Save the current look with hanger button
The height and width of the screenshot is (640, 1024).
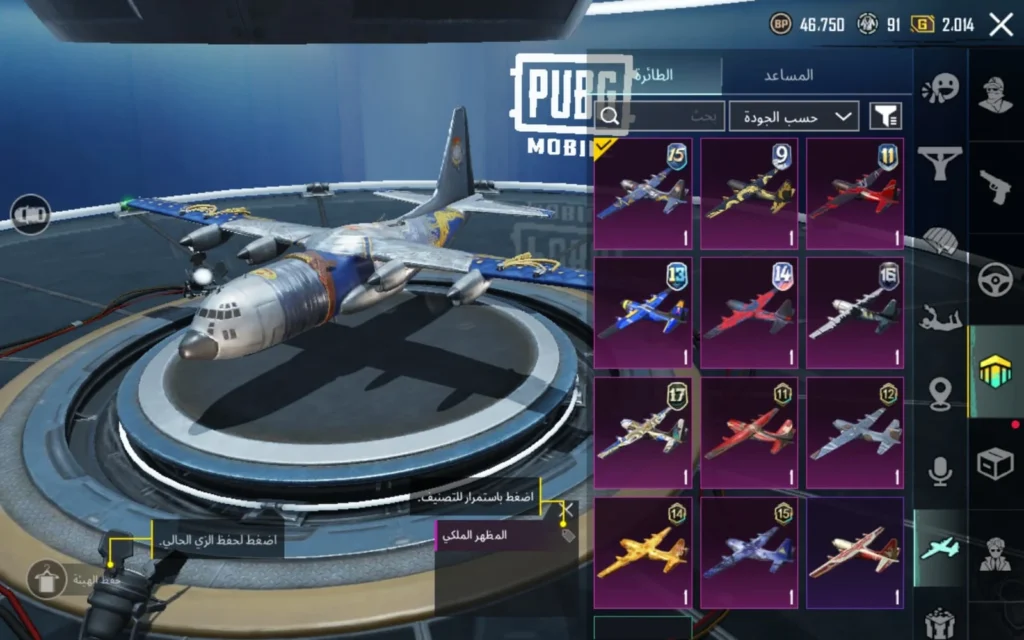pos(47,579)
